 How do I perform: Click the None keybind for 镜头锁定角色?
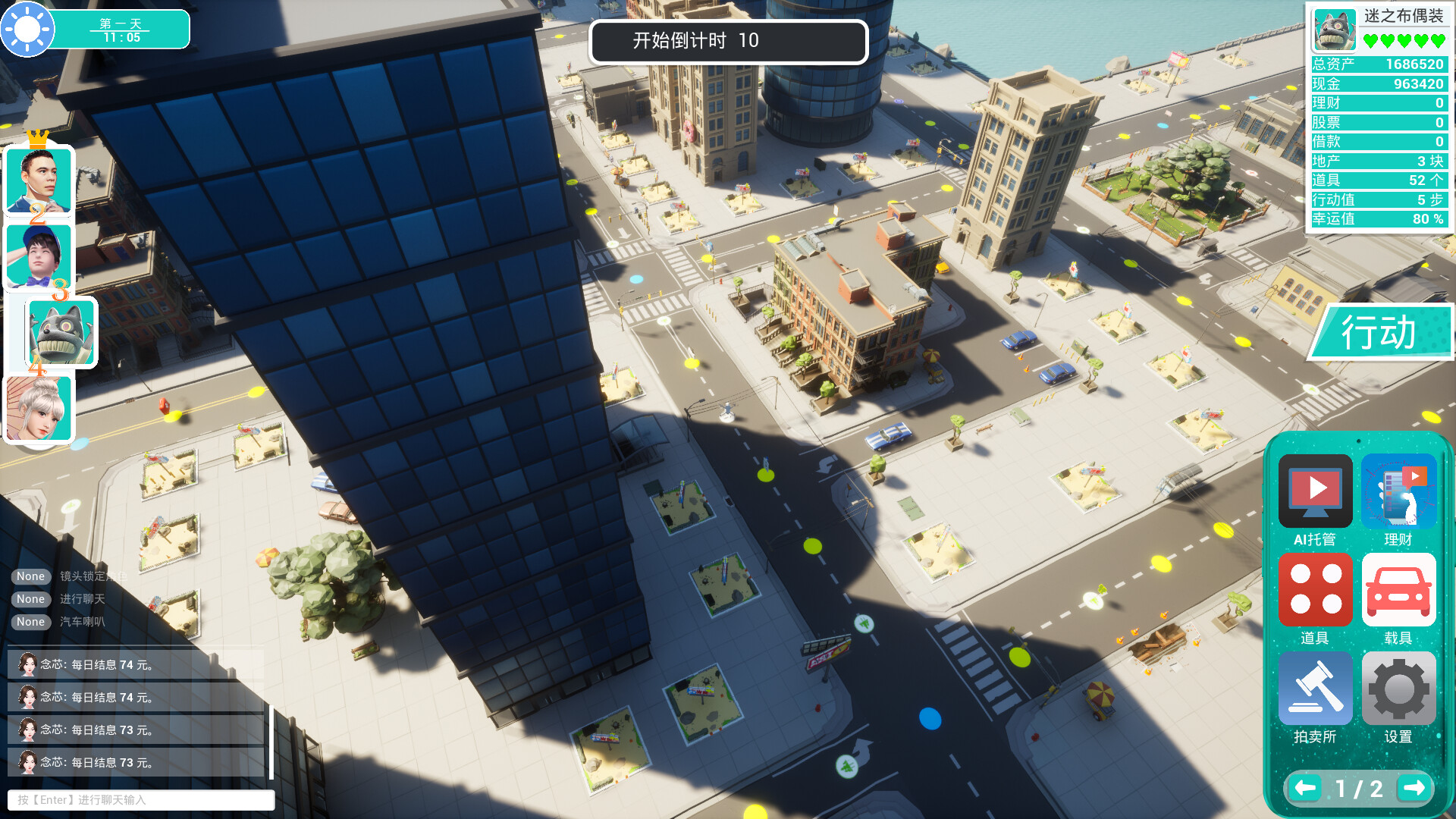pos(30,576)
